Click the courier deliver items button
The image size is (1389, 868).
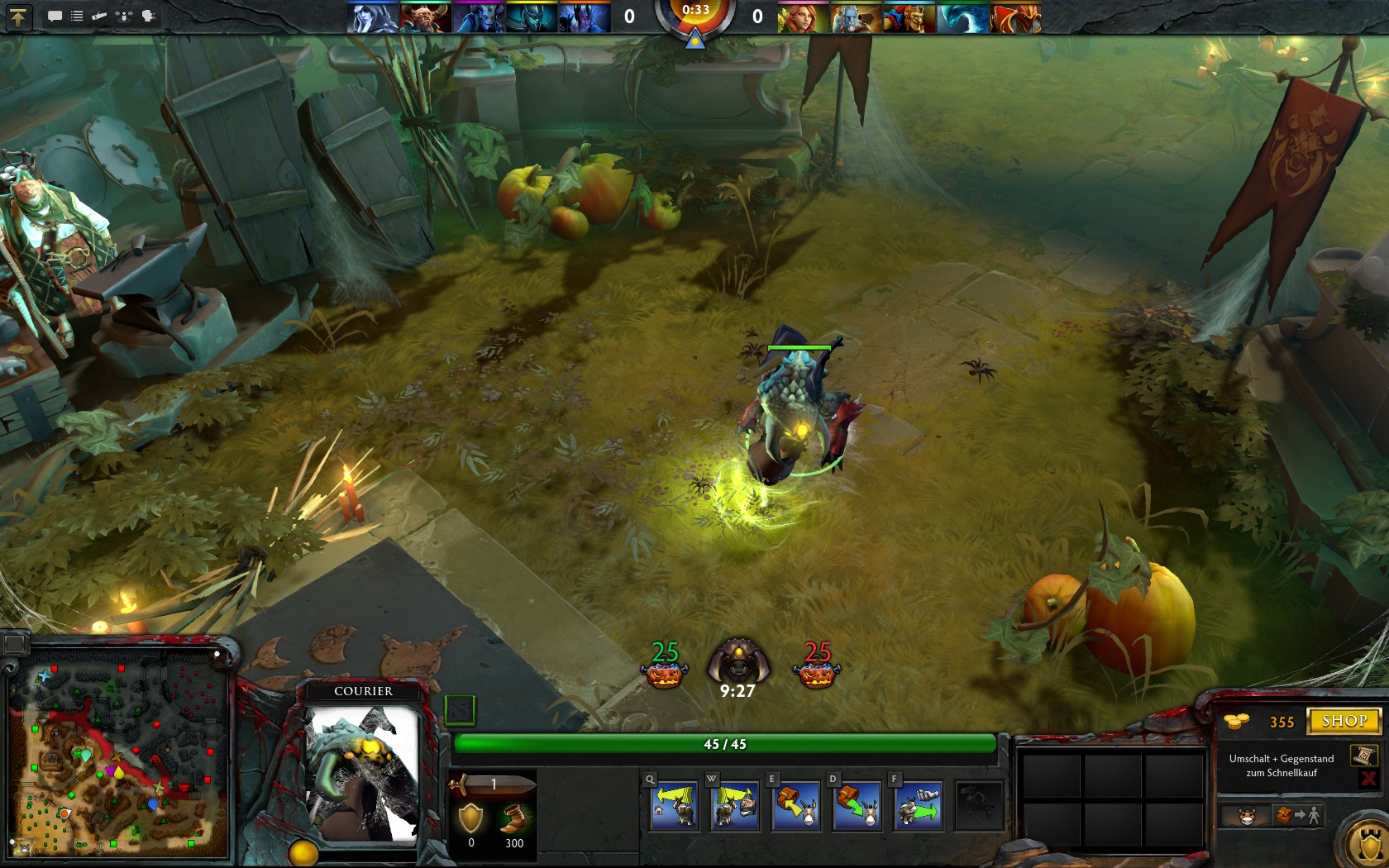[1297, 817]
